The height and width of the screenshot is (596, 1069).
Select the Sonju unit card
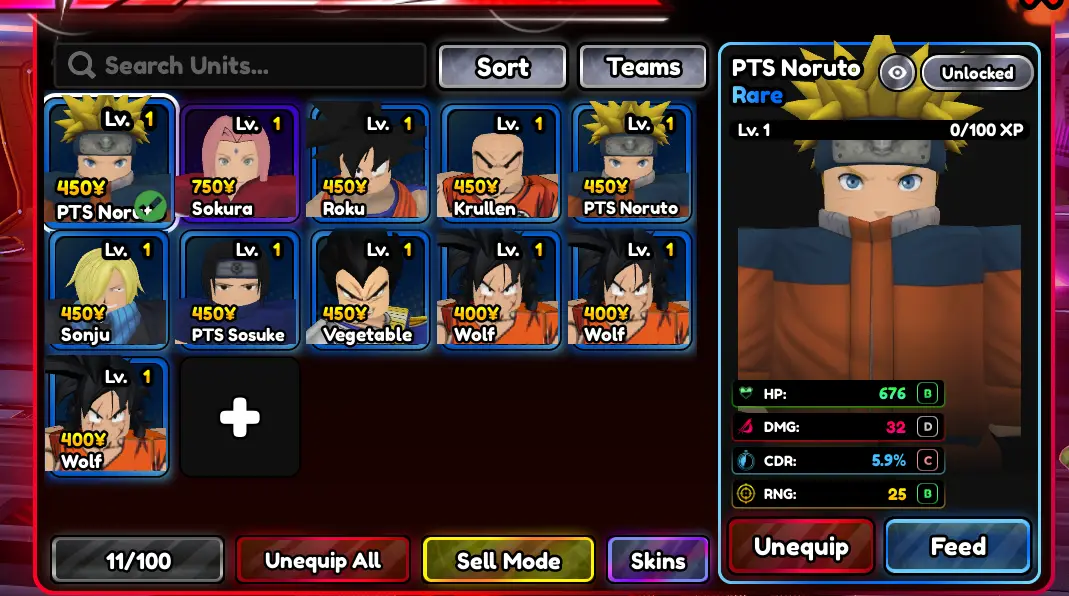pyautogui.click(x=109, y=290)
